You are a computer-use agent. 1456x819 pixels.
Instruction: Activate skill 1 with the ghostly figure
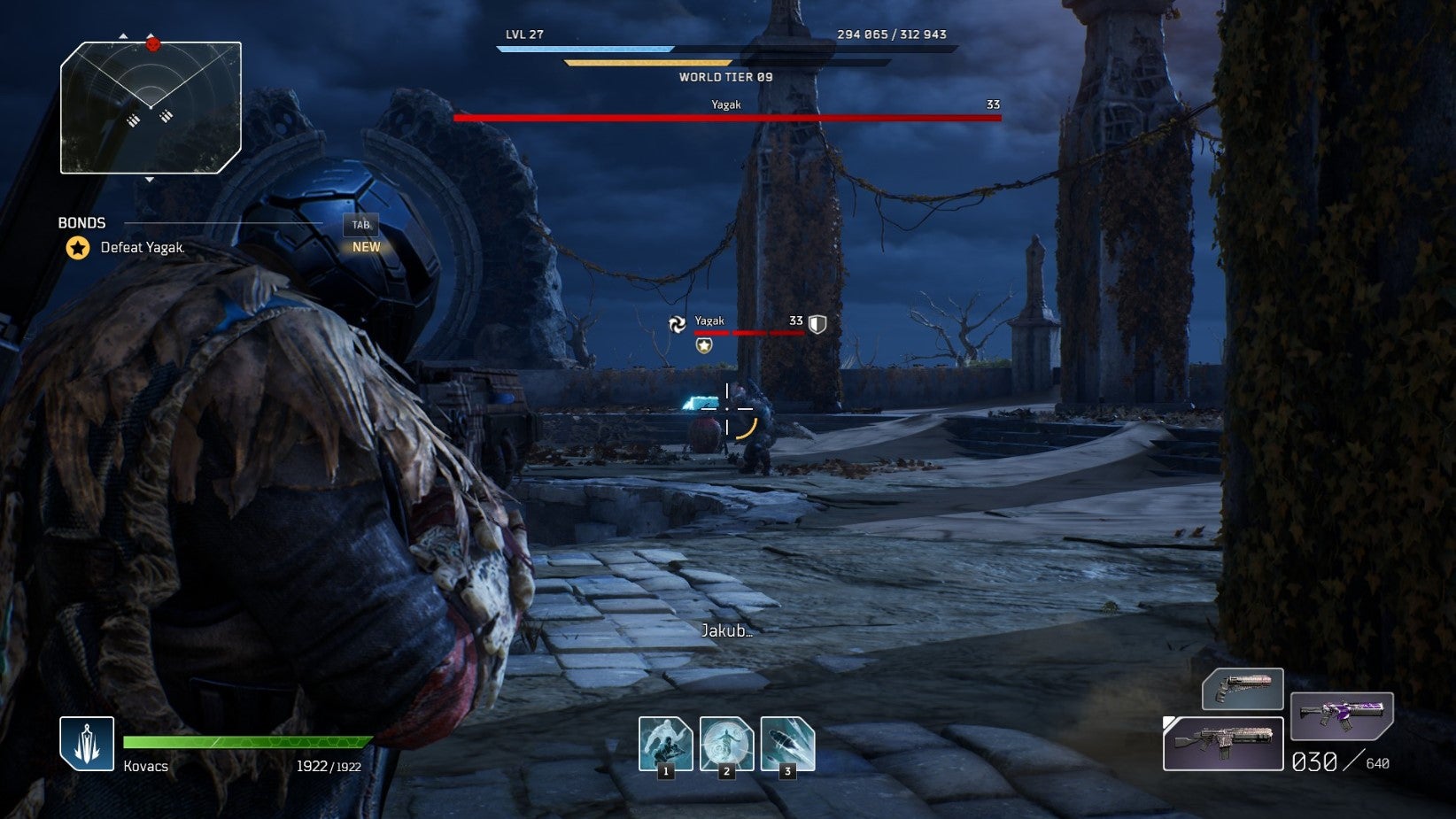(x=665, y=743)
